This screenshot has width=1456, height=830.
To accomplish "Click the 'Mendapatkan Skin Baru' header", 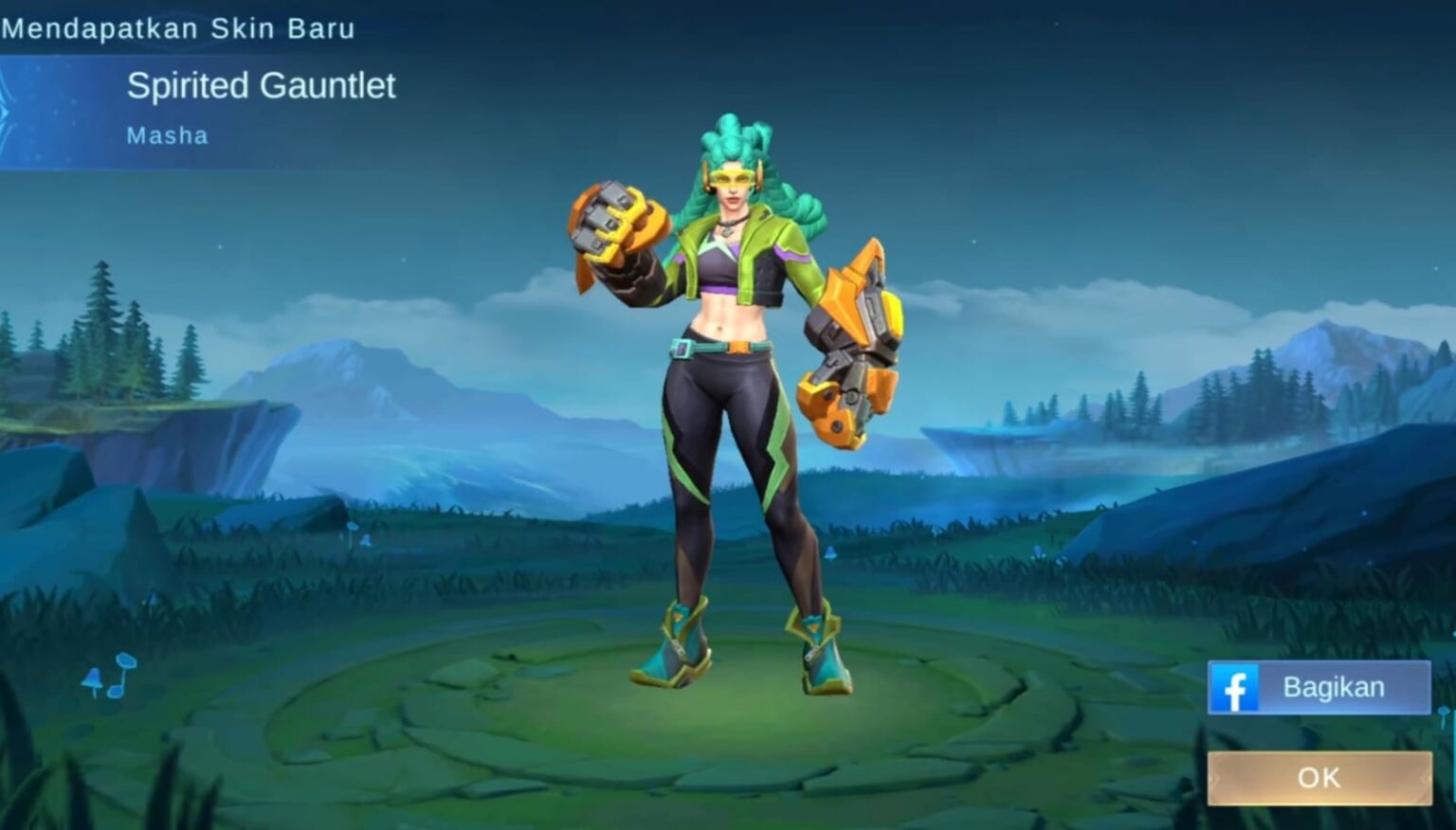I will pos(176,28).
